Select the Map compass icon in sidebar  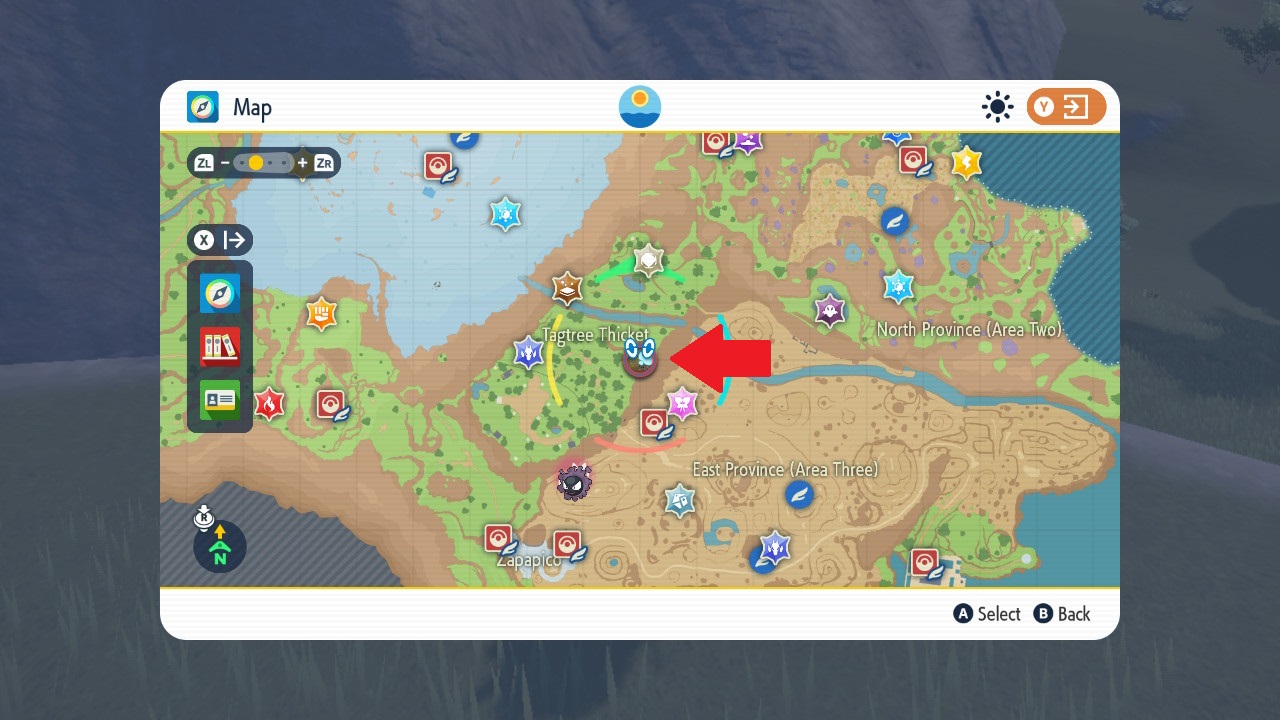(222, 291)
